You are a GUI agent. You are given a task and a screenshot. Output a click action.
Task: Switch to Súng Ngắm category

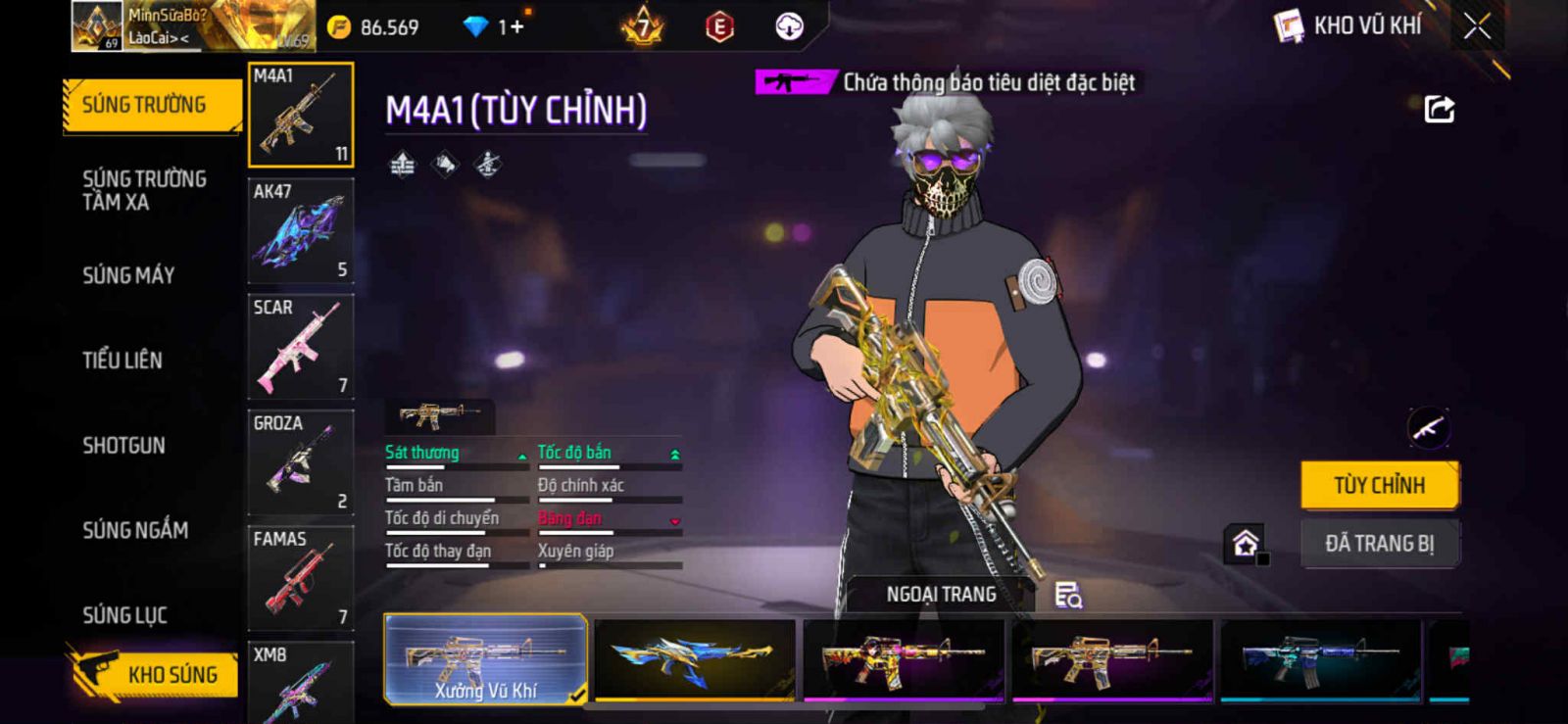135,530
